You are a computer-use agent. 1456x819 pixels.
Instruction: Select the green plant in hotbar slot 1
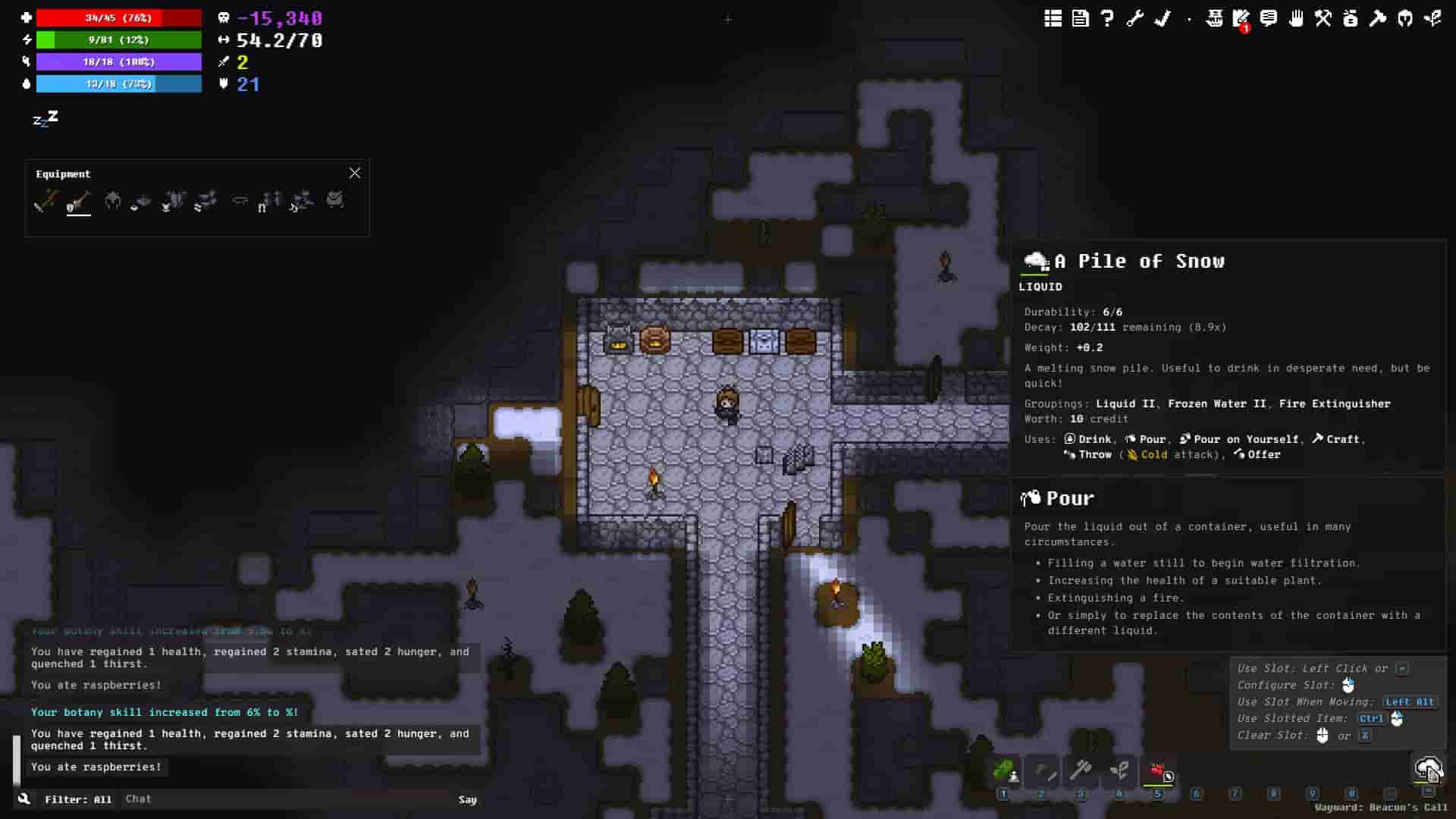[1004, 772]
